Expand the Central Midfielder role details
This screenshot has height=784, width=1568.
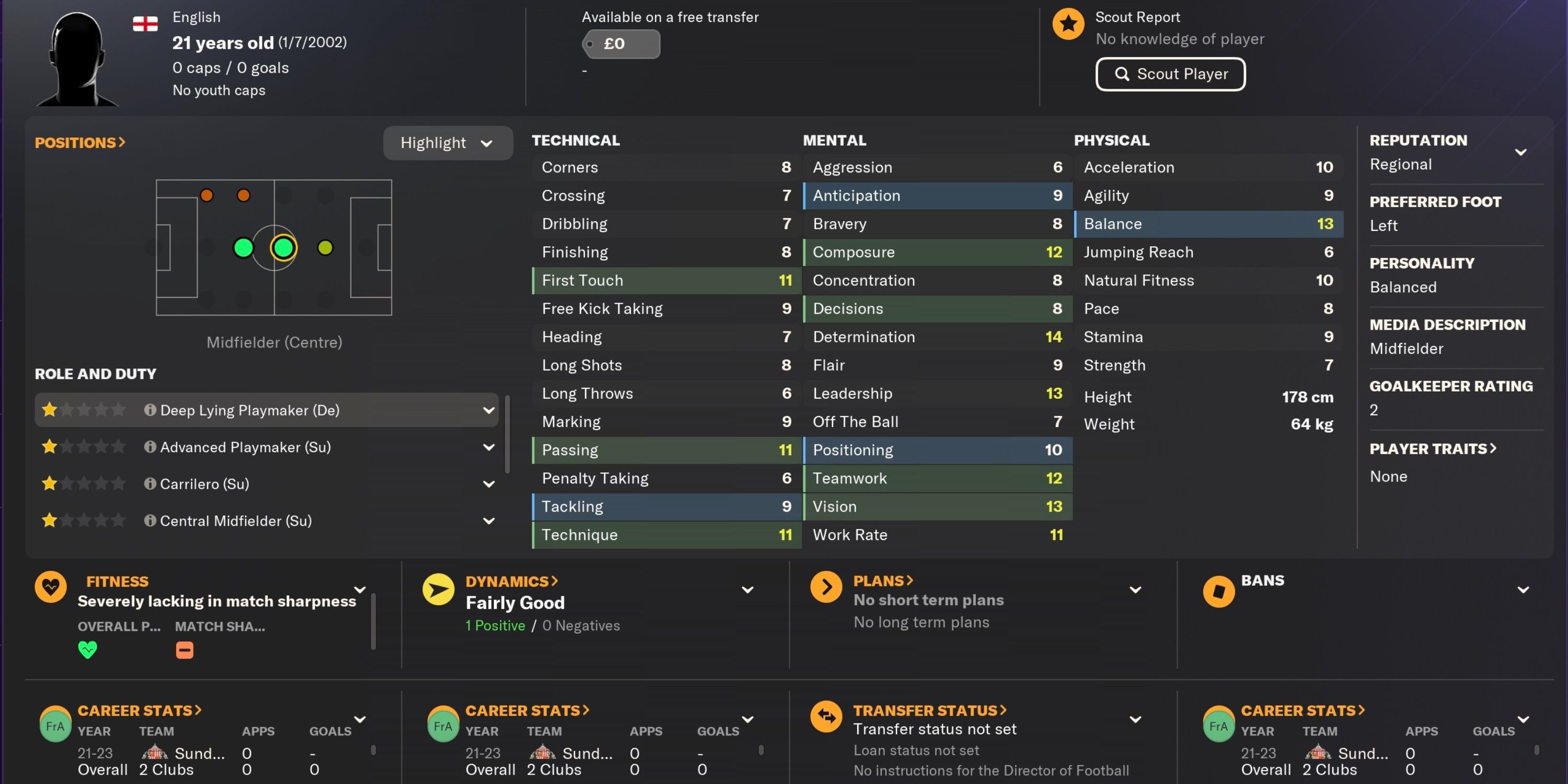tap(489, 521)
